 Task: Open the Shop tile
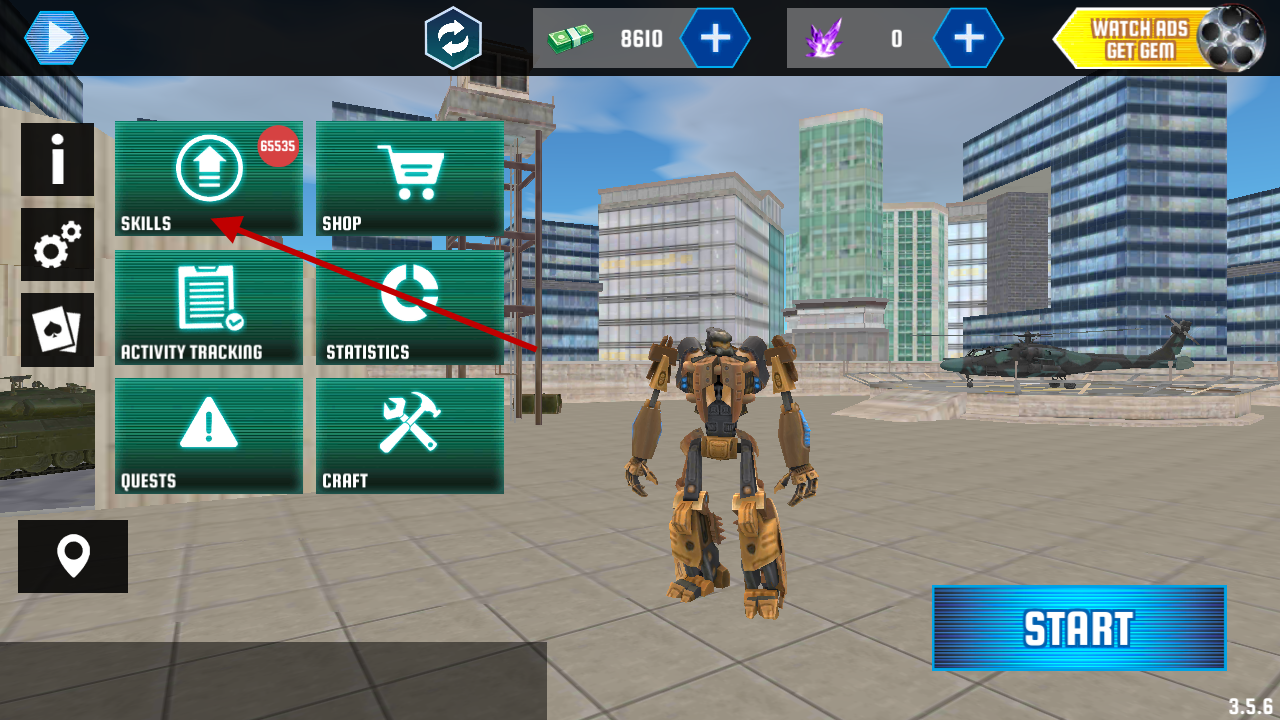[409, 178]
